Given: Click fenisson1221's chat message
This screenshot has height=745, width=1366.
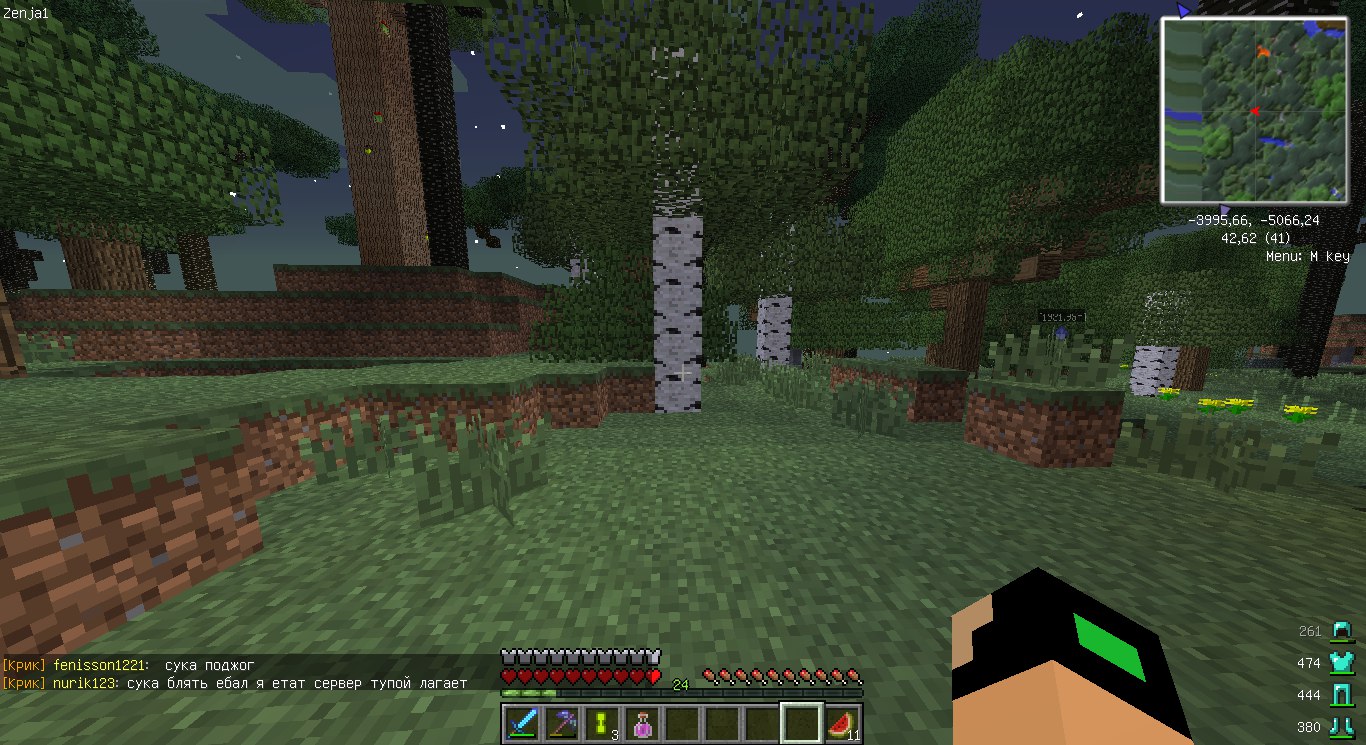Looking at the screenshot, I should click(x=210, y=665).
